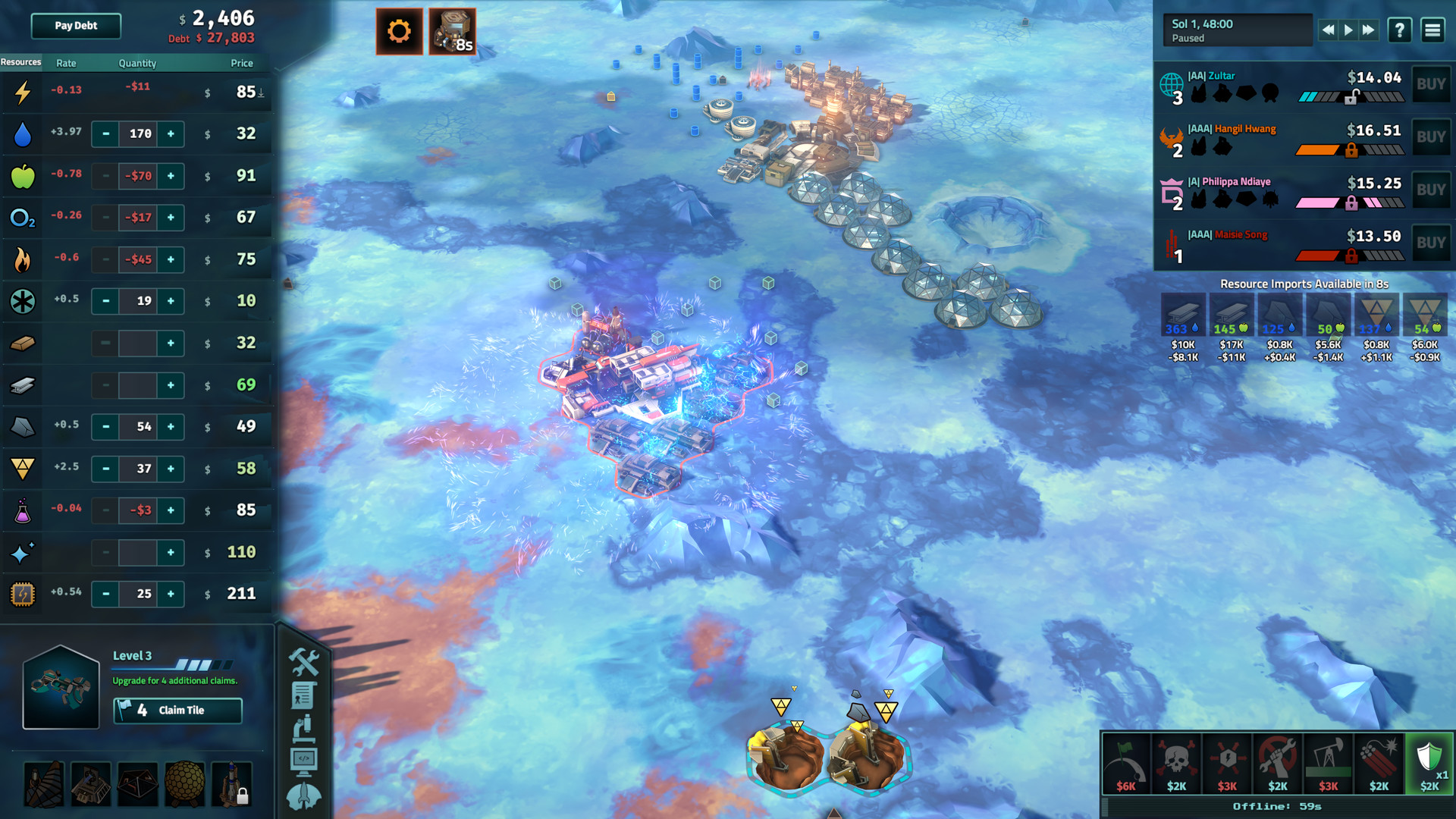Open the hamburger menu top right

click(x=1432, y=30)
